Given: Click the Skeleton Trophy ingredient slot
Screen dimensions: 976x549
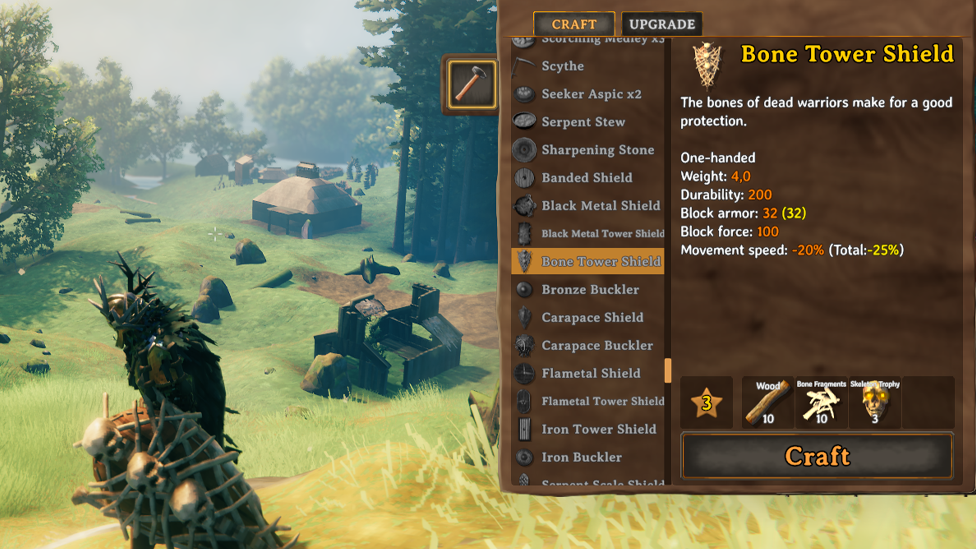Looking at the screenshot, I should (x=875, y=403).
